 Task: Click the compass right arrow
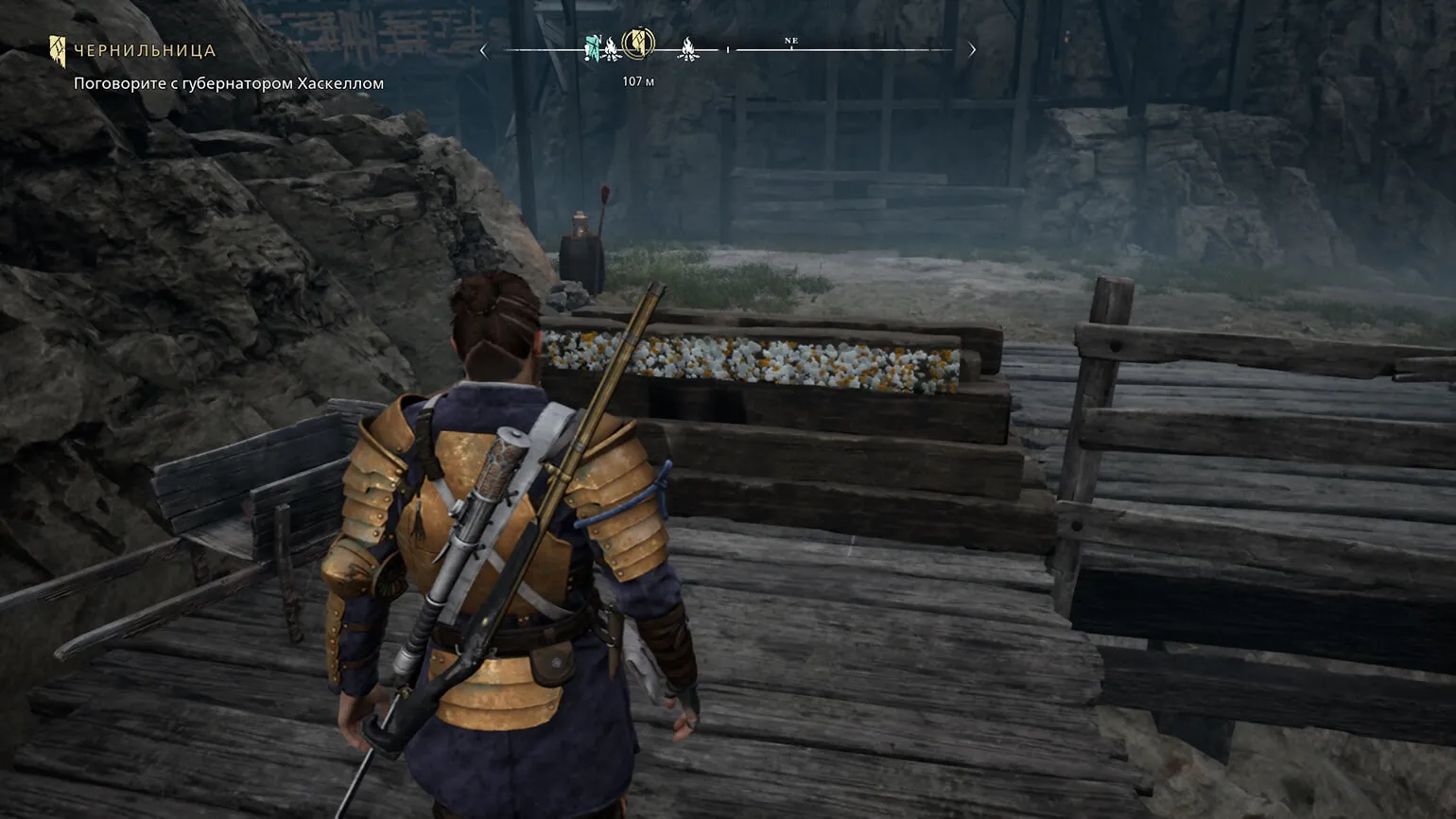click(972, 50)
